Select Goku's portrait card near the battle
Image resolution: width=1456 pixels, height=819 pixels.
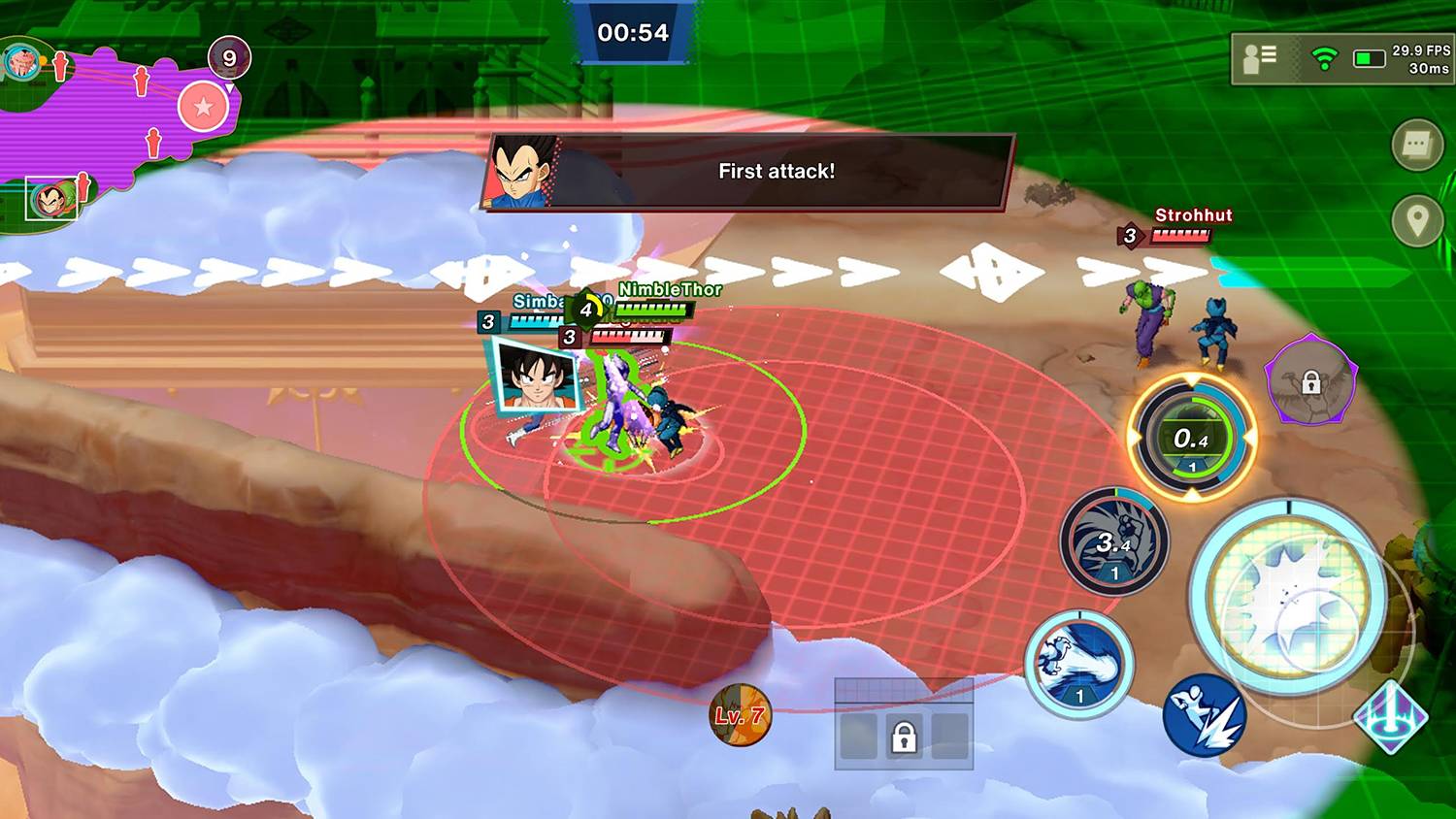pyautogui.click(x=537, y=381)
